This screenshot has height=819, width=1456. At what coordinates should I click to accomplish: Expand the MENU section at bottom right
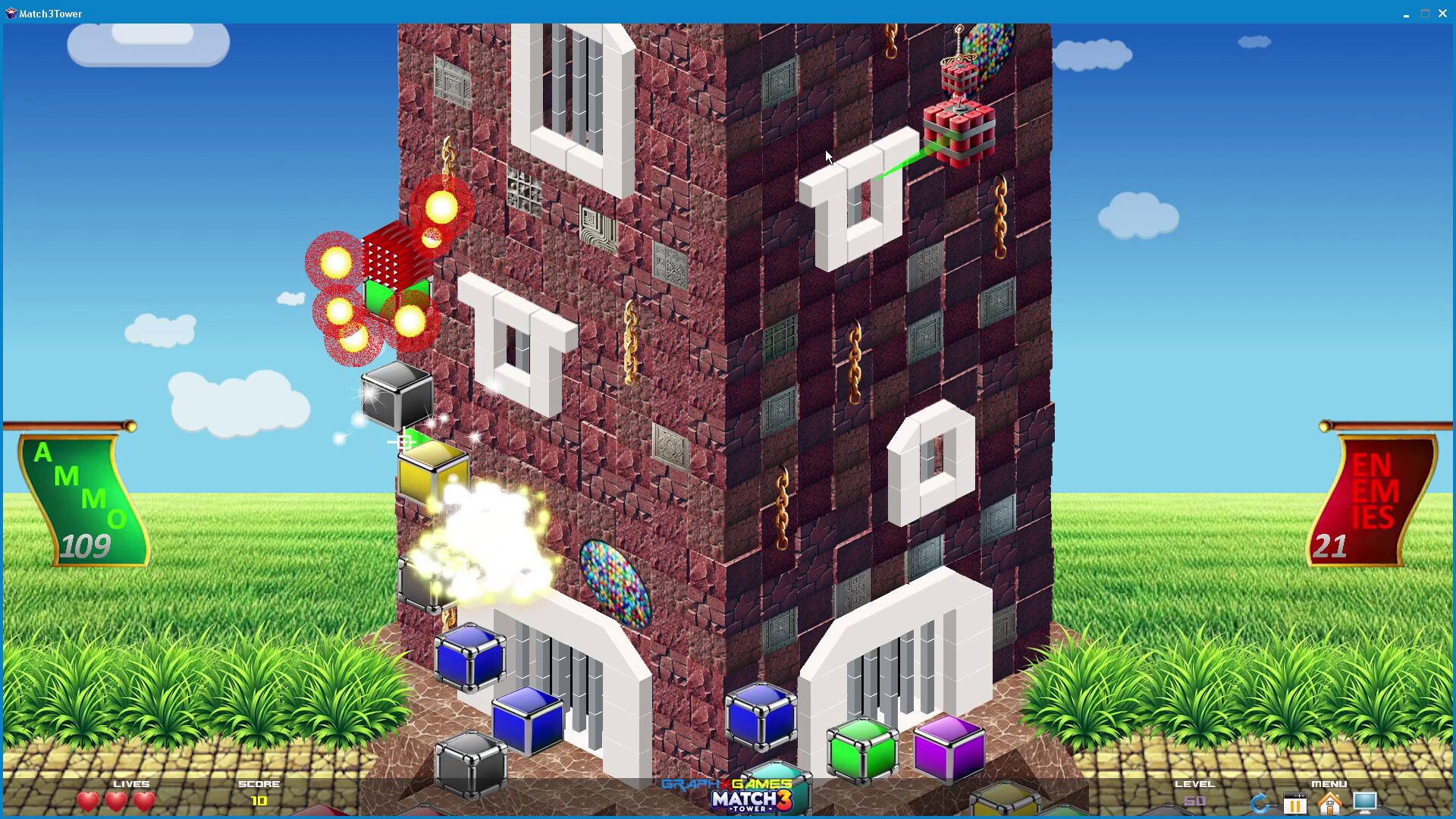(1329, 784)
